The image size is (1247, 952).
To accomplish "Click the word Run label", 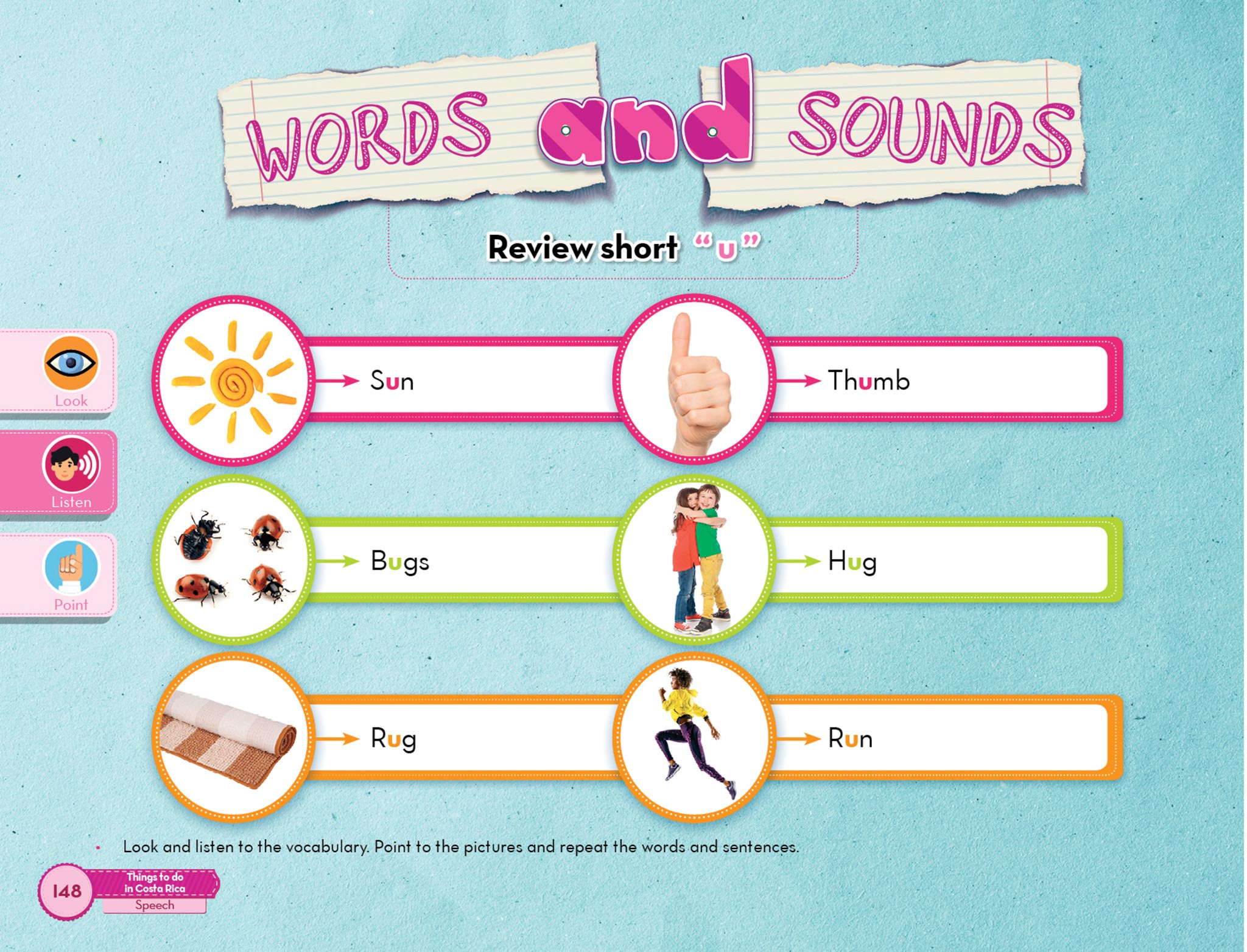I will pos(850,739).
